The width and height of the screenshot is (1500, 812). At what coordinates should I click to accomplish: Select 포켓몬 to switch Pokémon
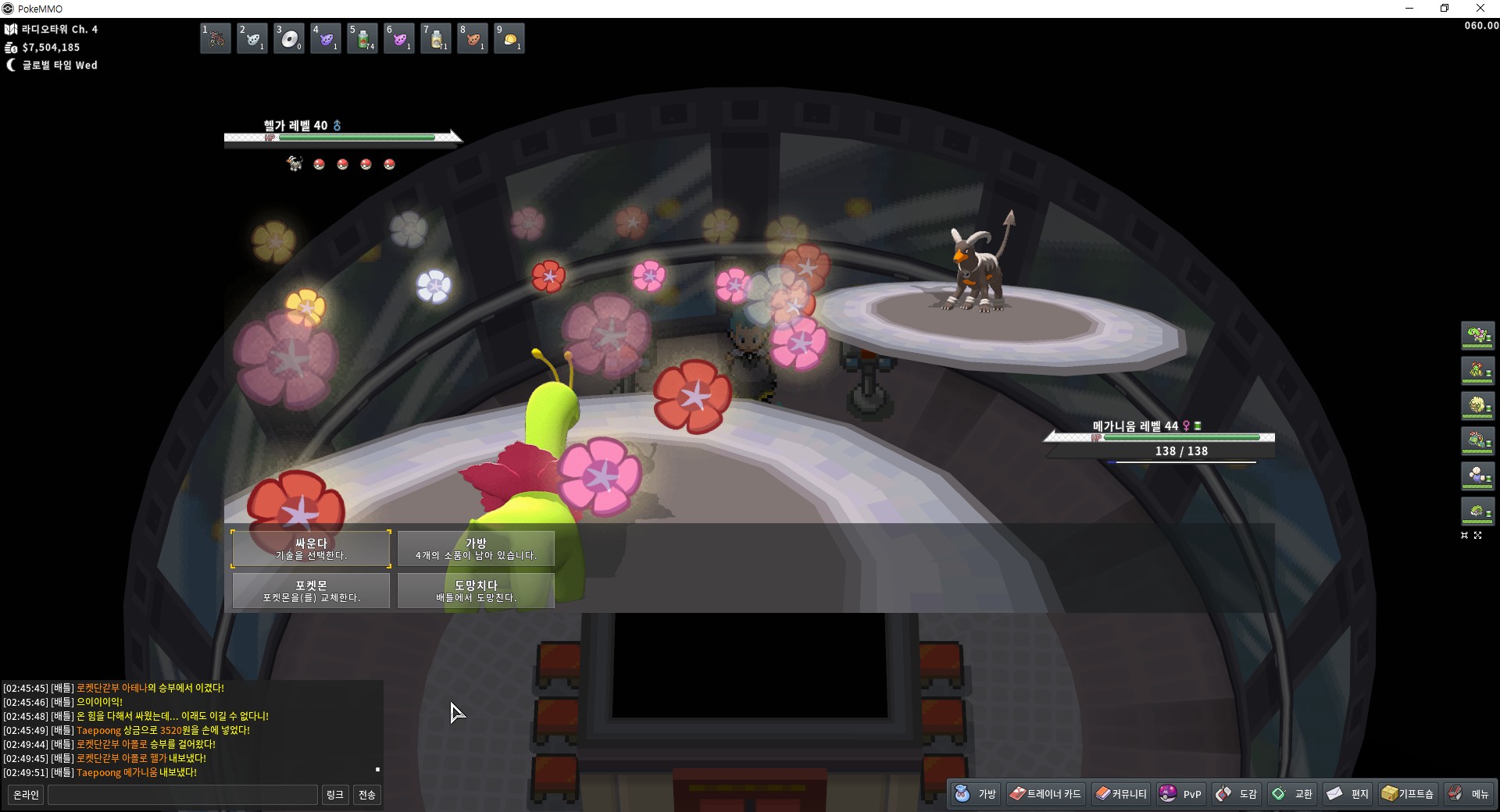point(311,590)
